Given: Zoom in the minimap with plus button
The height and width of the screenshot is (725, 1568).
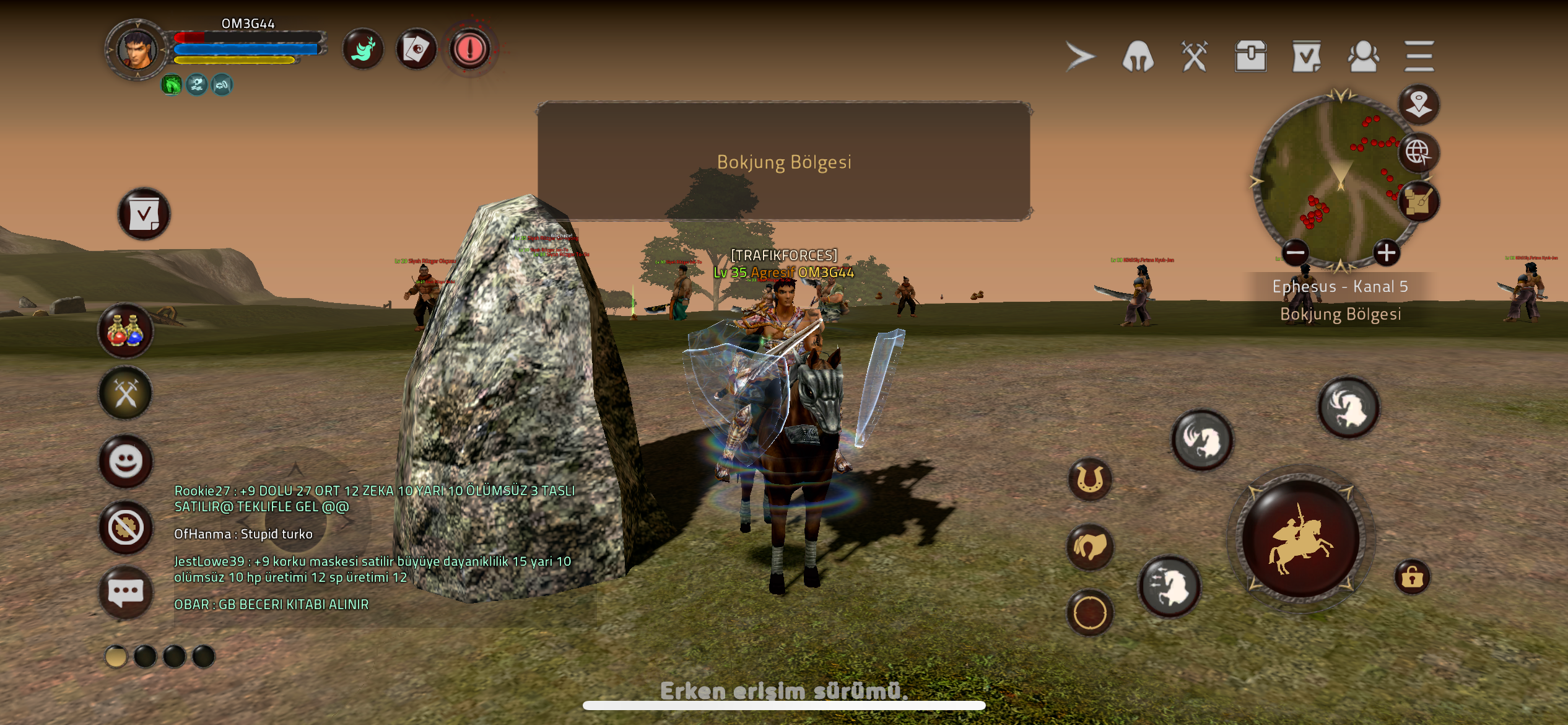Looking at the screenshot, I should [1386, 253].
